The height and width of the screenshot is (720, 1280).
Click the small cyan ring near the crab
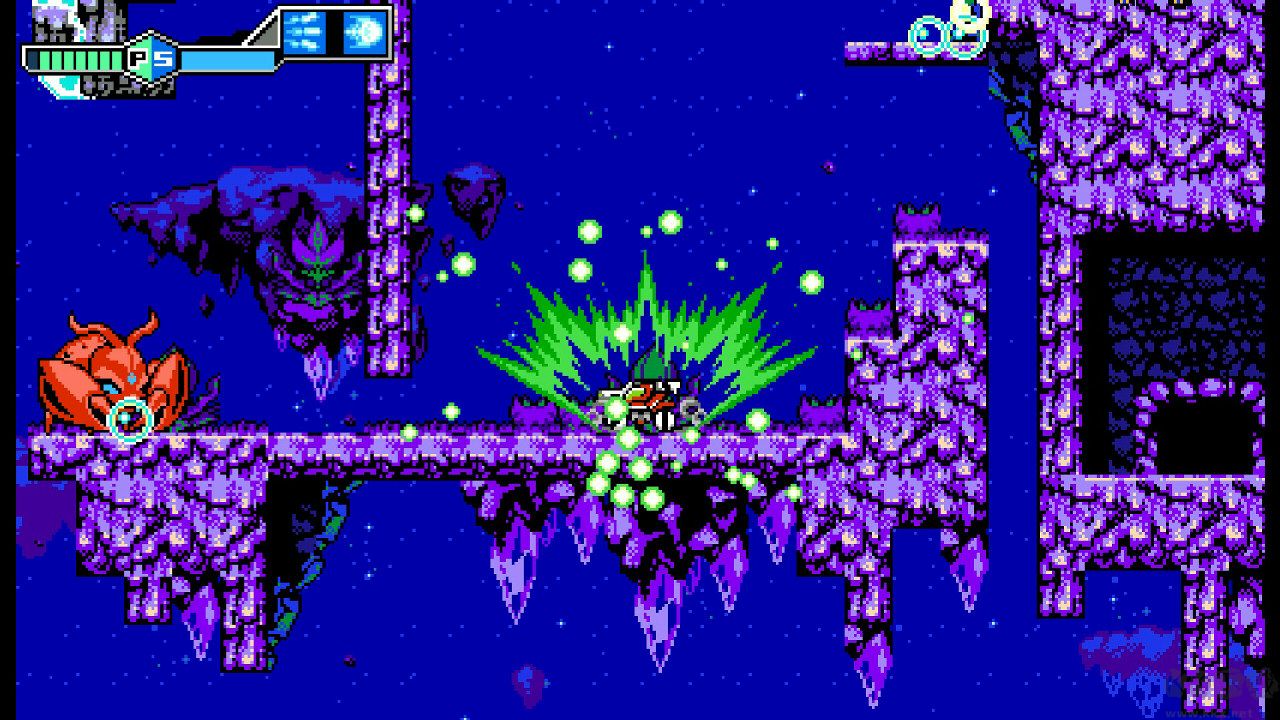[x=128, y=416]
